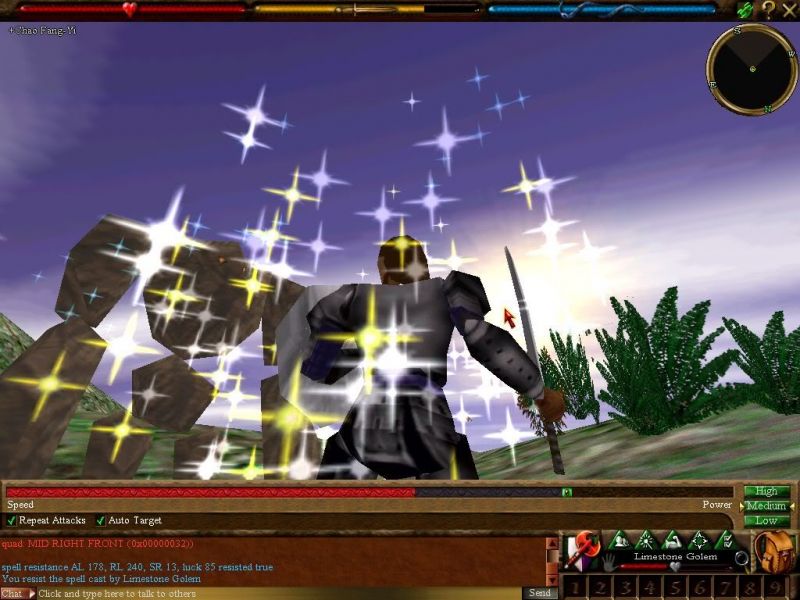The image size is (800, 600).
Task: Toggle the Auto Target checkbox
Action: point(101,521)
